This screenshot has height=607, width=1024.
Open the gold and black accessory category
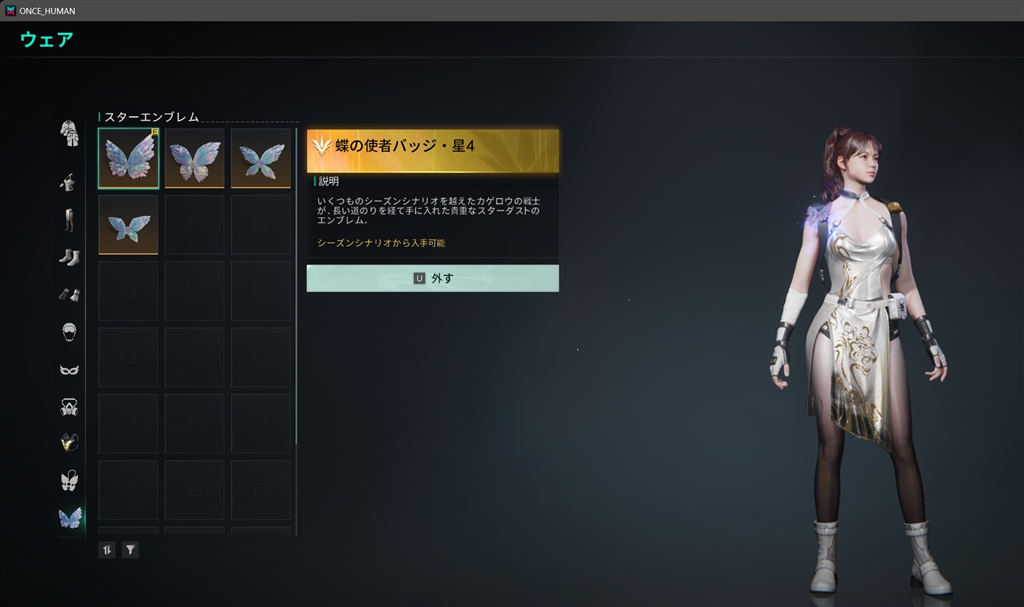[x=69, y=442]
